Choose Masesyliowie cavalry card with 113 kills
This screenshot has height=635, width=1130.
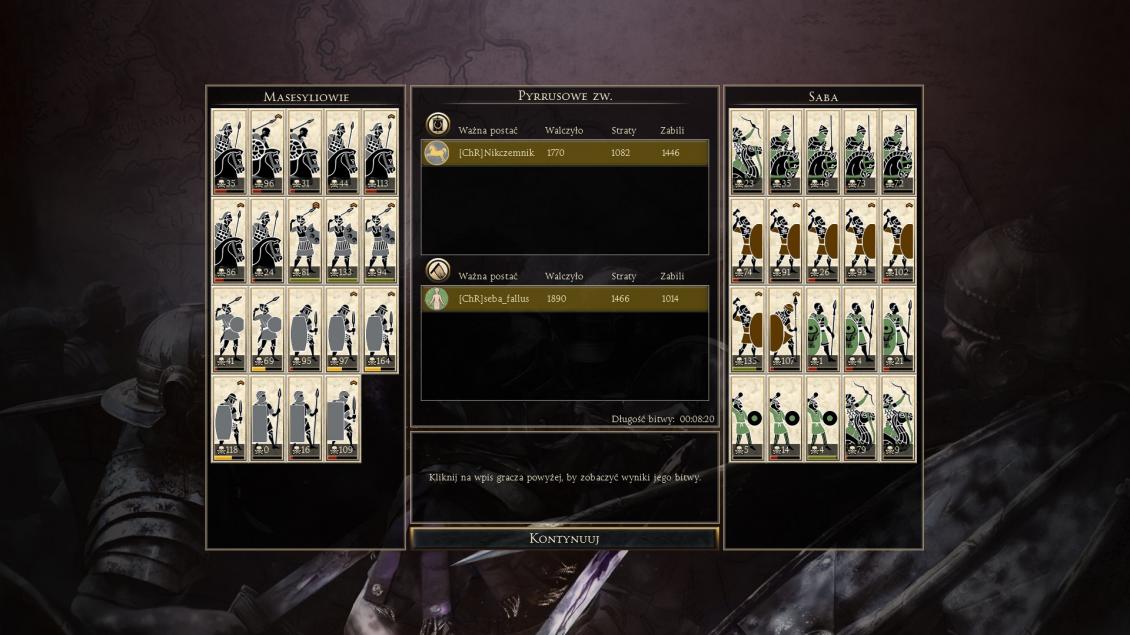(x=380, y=152)
